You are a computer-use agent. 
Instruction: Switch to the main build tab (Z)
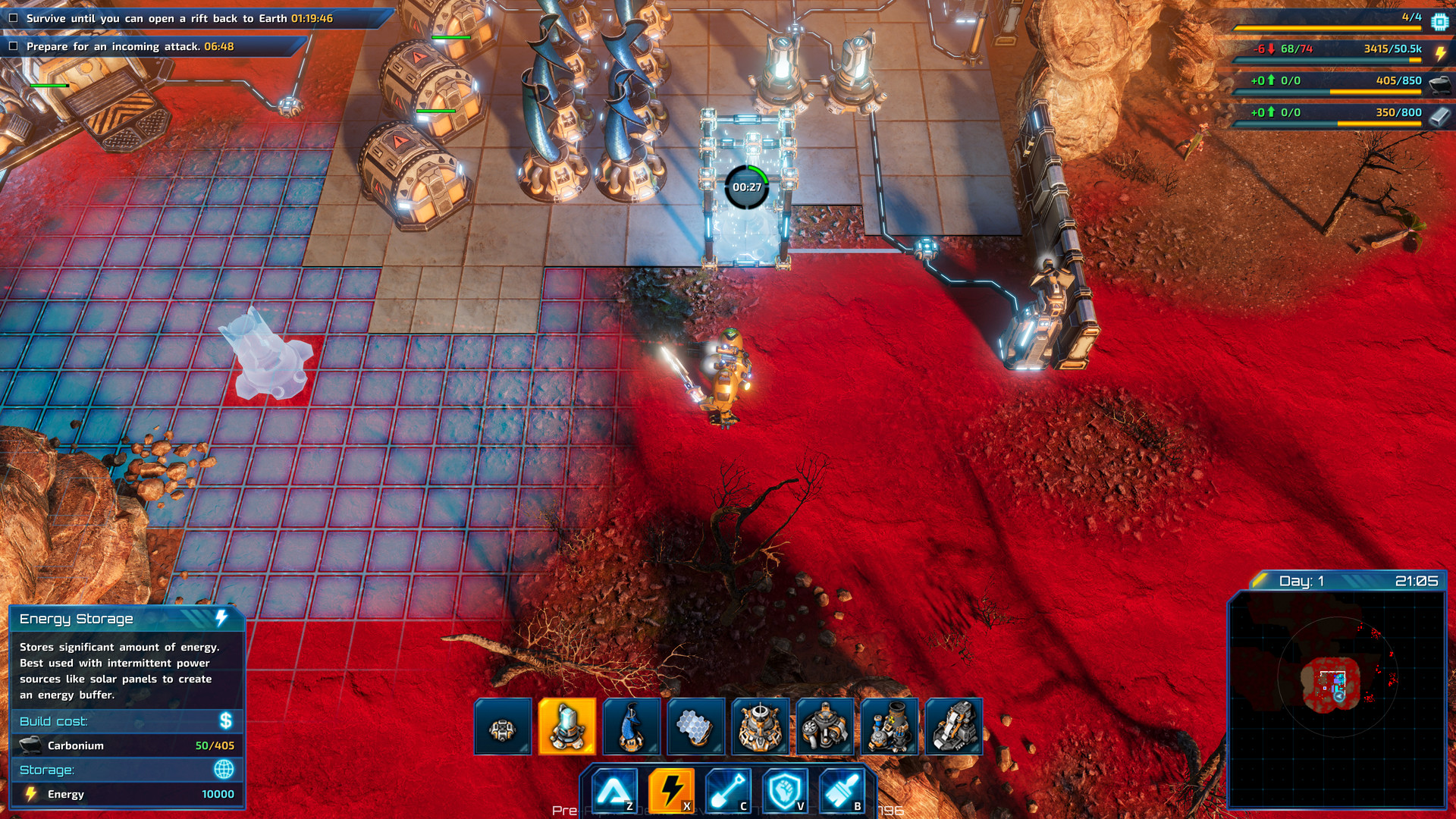click(x=616, y=789)
